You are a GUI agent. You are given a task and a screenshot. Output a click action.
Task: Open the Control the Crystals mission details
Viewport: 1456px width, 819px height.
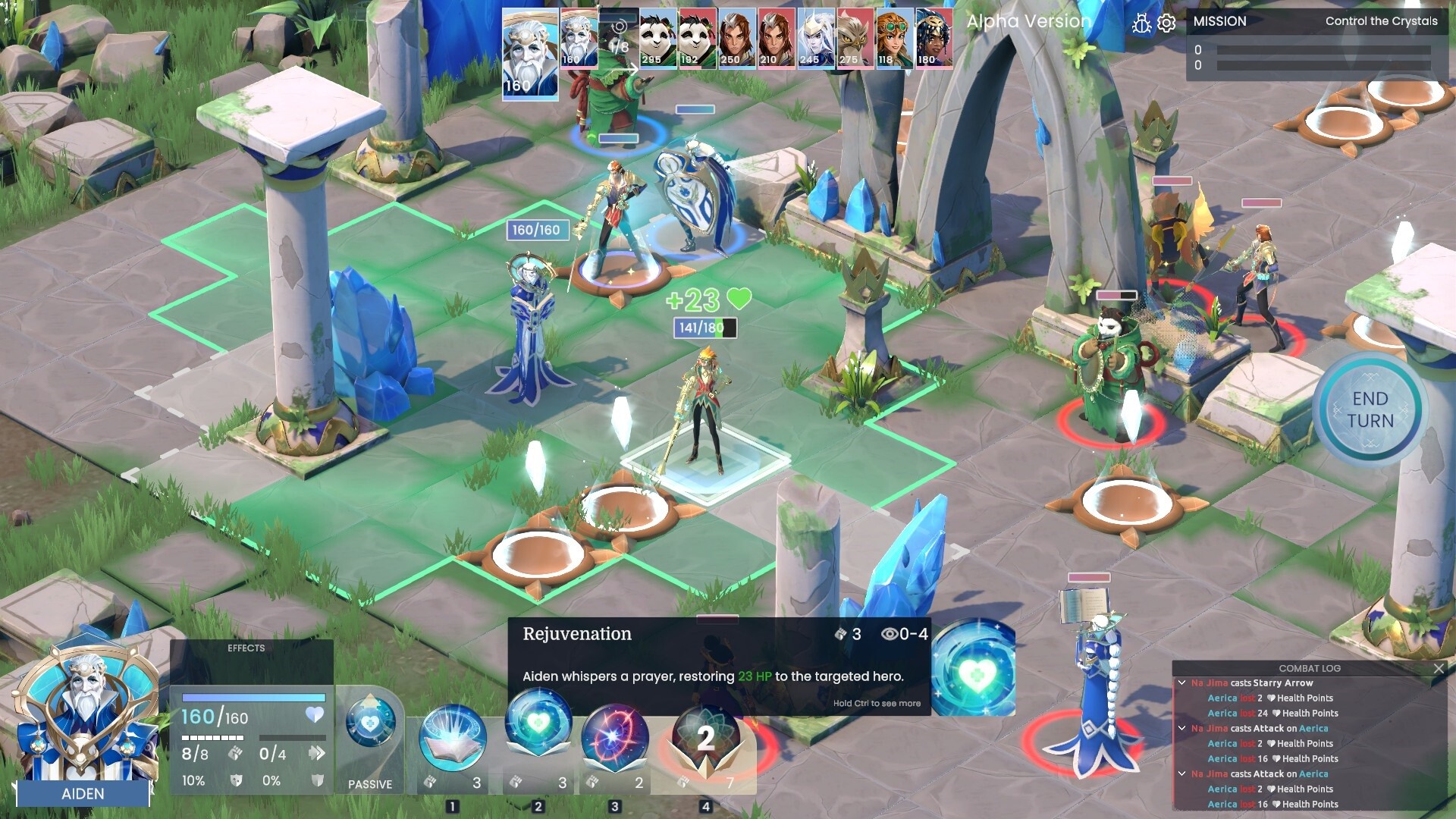pyautogui.click(x=1381, y=21)
